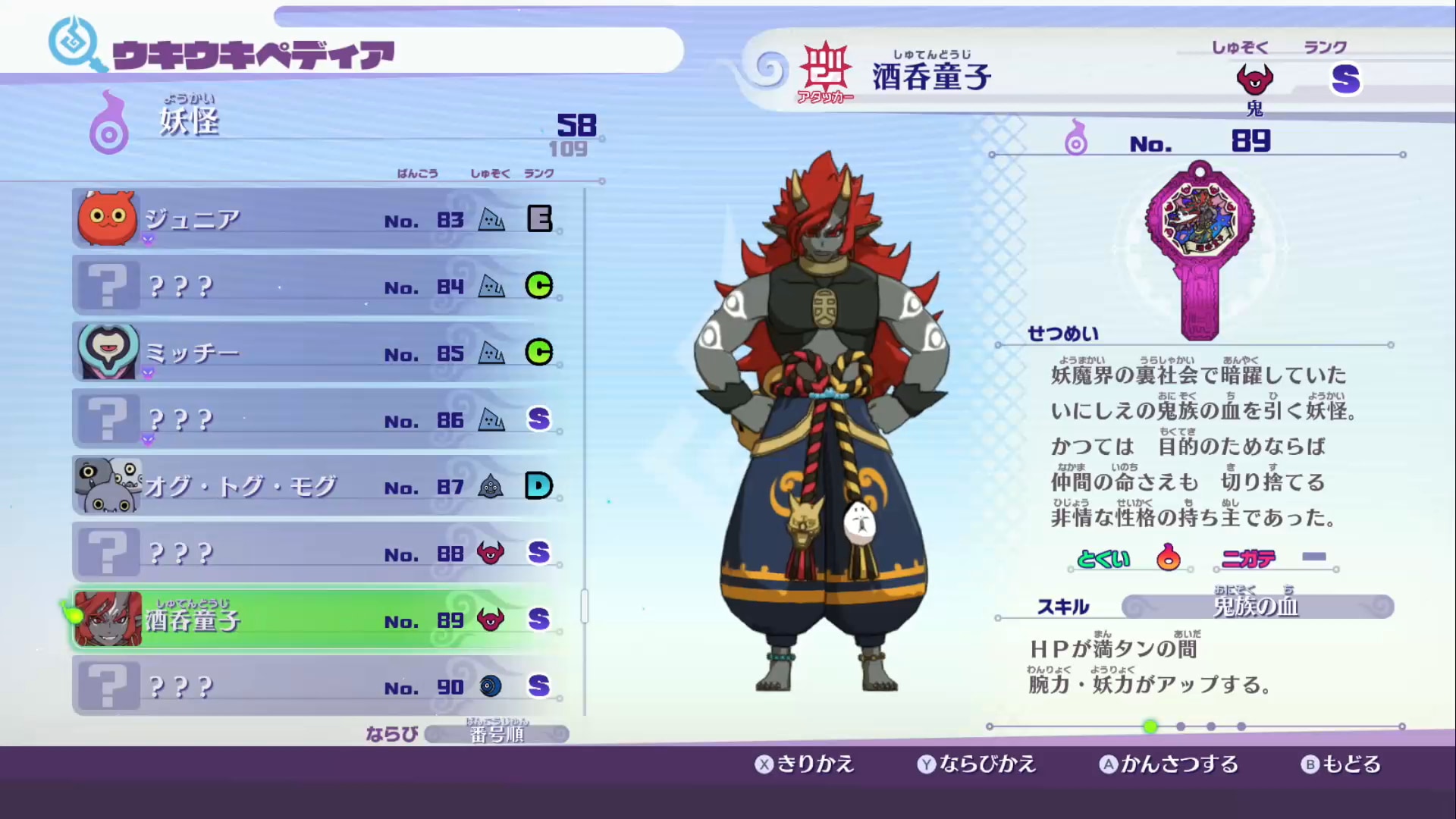Select the second page dot indicator

[1179, 726]
